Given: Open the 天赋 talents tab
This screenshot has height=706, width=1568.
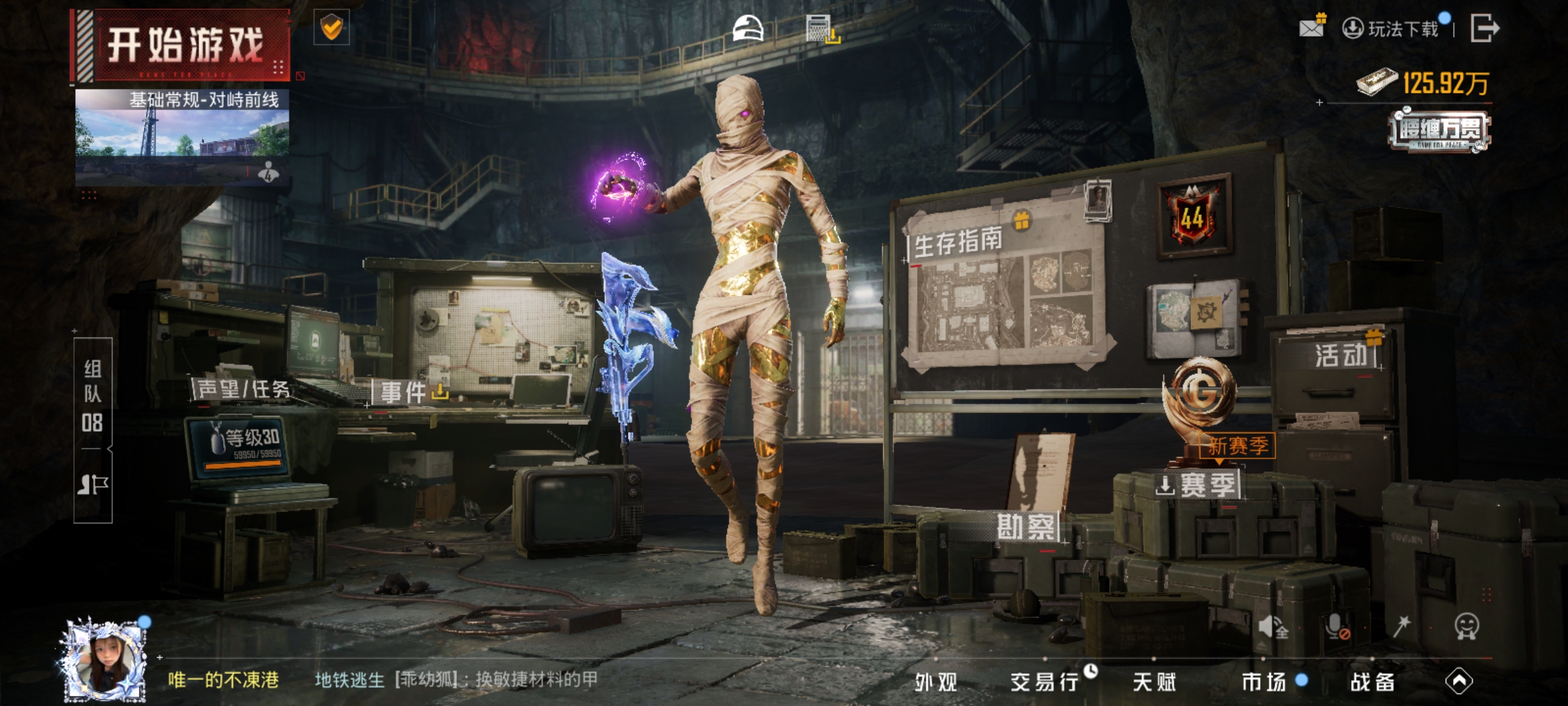Looking at the screenshot, I should 1154,682.
